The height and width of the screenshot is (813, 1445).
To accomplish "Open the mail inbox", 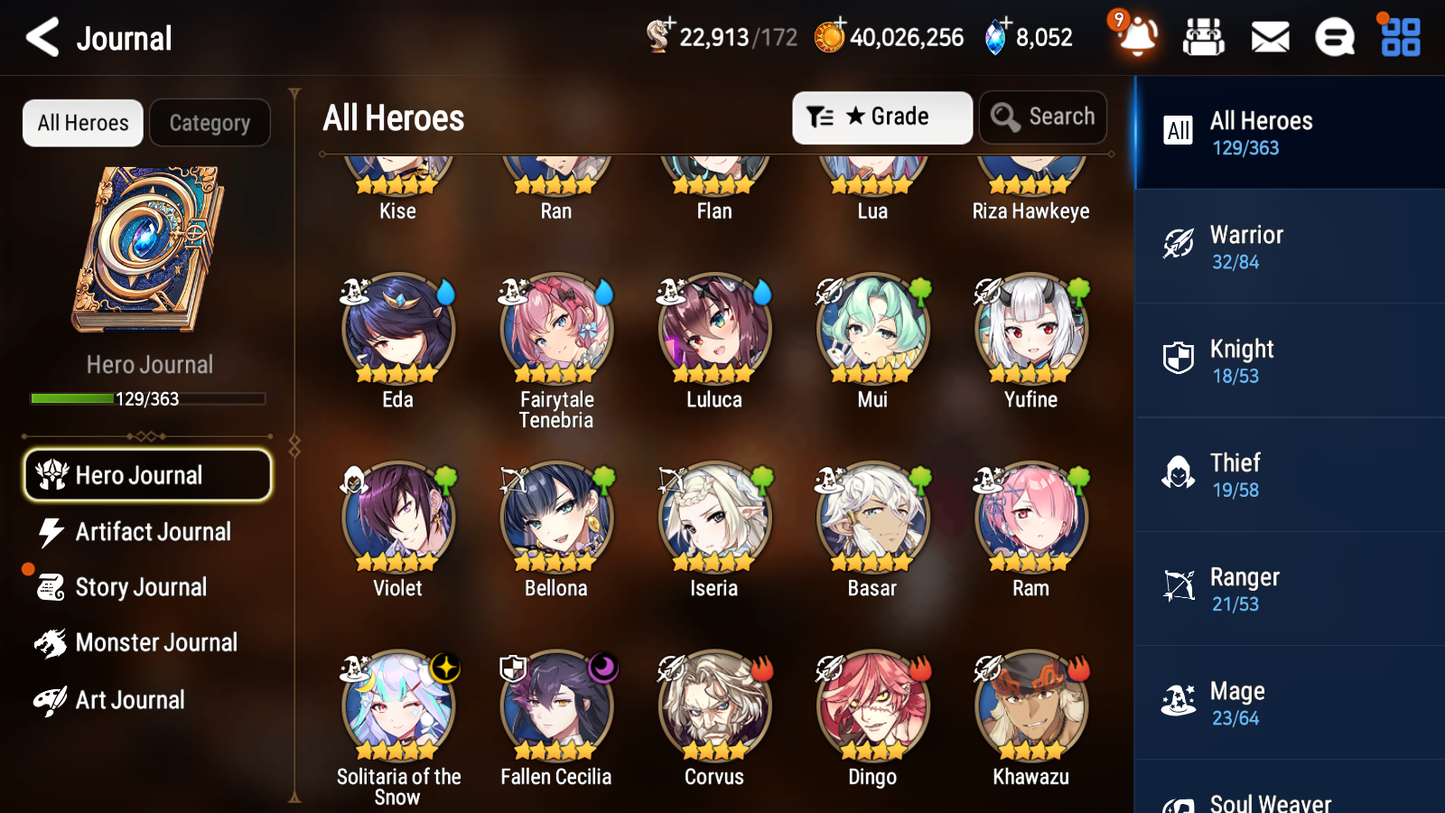I will 1269,36.
